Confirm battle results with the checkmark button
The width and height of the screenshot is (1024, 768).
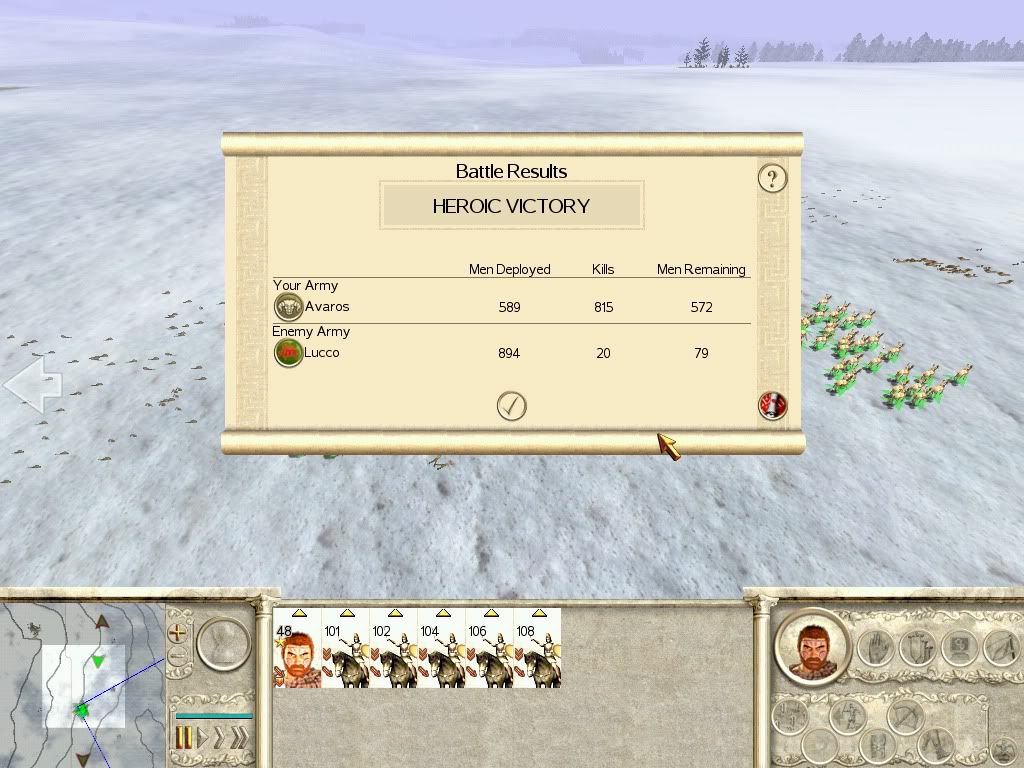511,405
